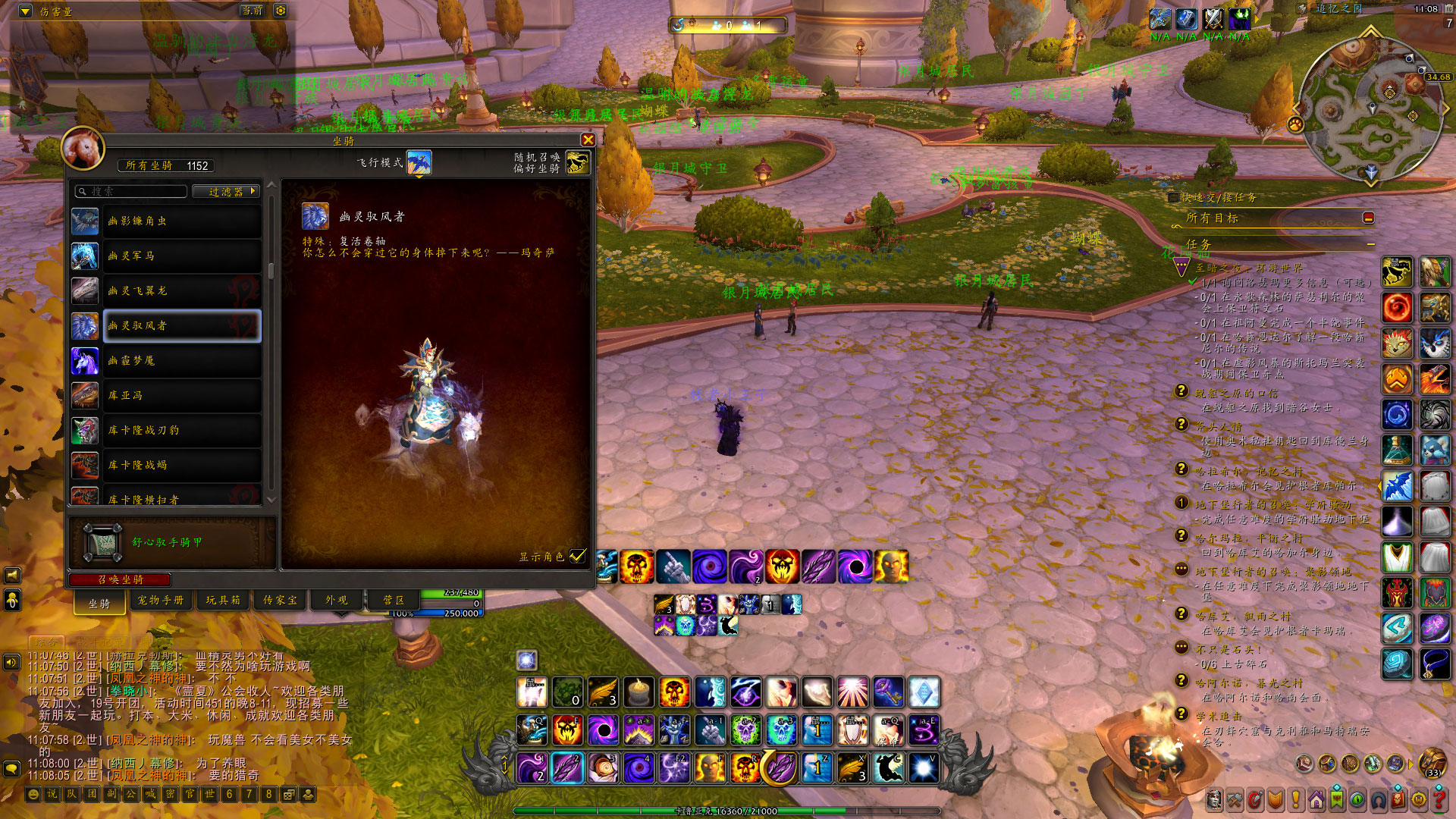The image size is (1456, 819).
Task: Open the 过滤器 filter dropdown
Action: click(x=226, y=191)
